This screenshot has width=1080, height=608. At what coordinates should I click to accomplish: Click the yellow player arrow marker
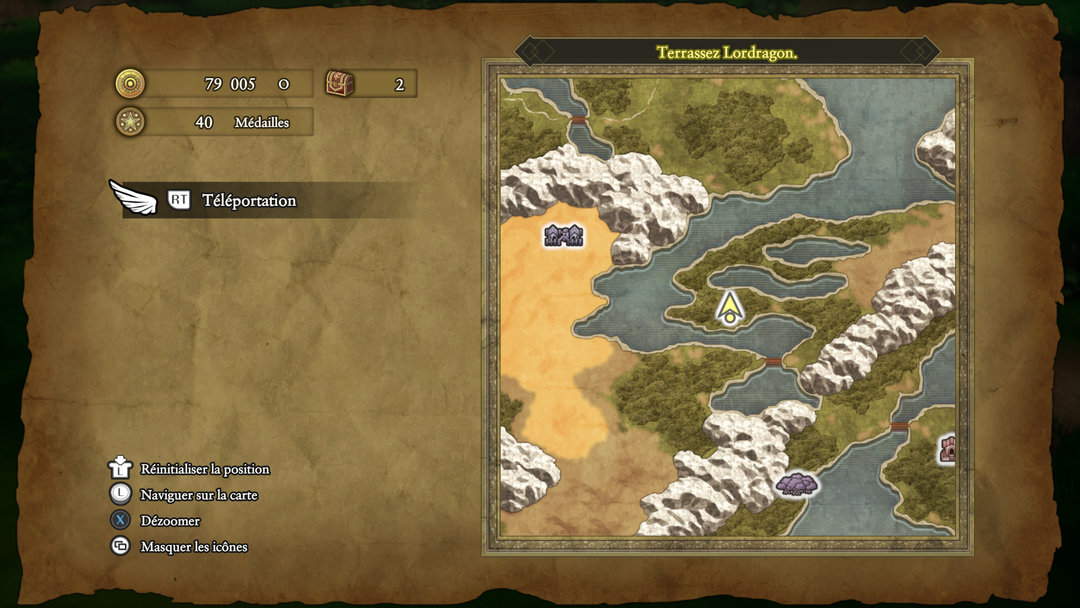(731, 307)
